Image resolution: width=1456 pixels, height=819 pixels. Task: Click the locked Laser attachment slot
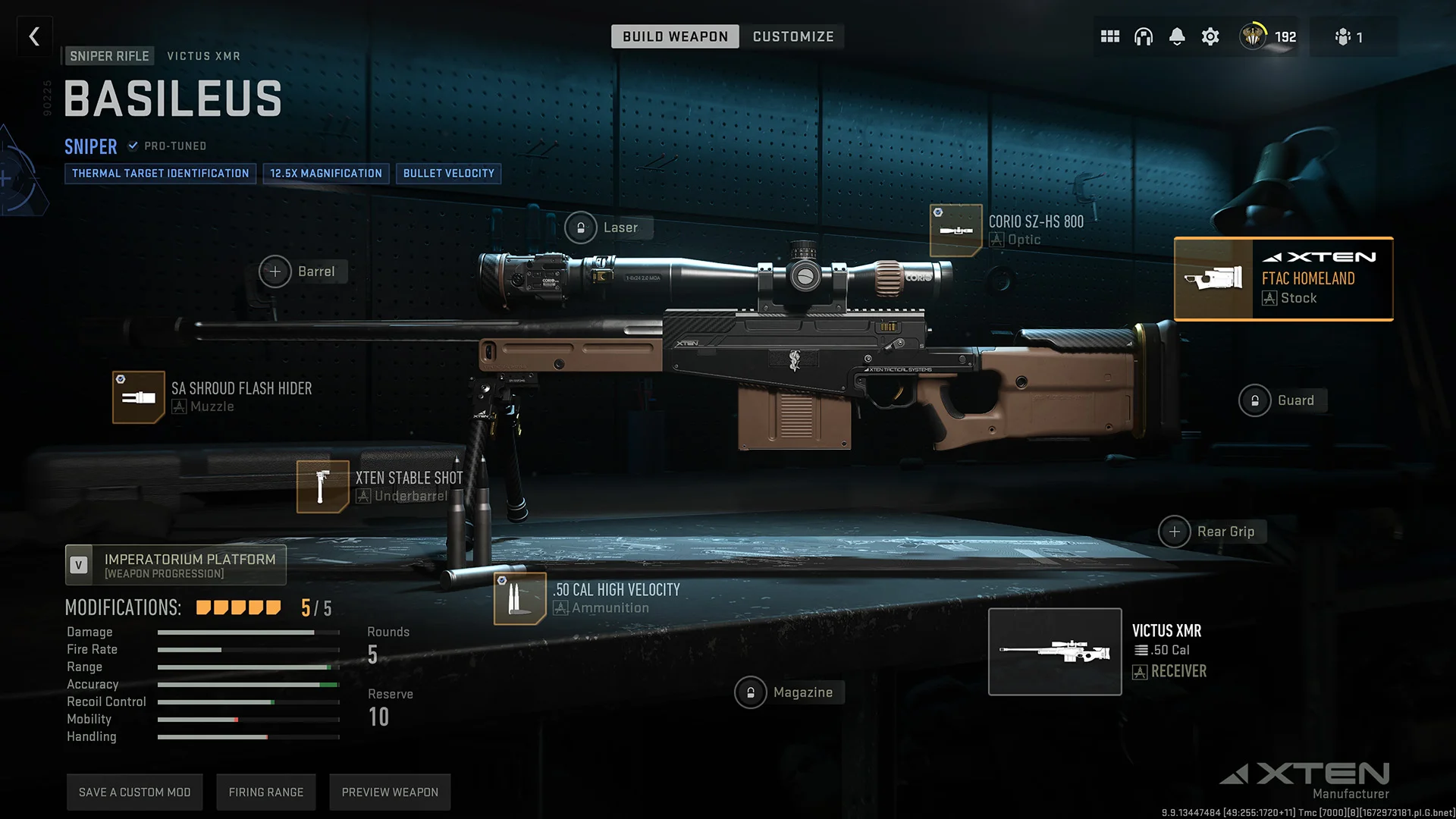tap(581, 227)
